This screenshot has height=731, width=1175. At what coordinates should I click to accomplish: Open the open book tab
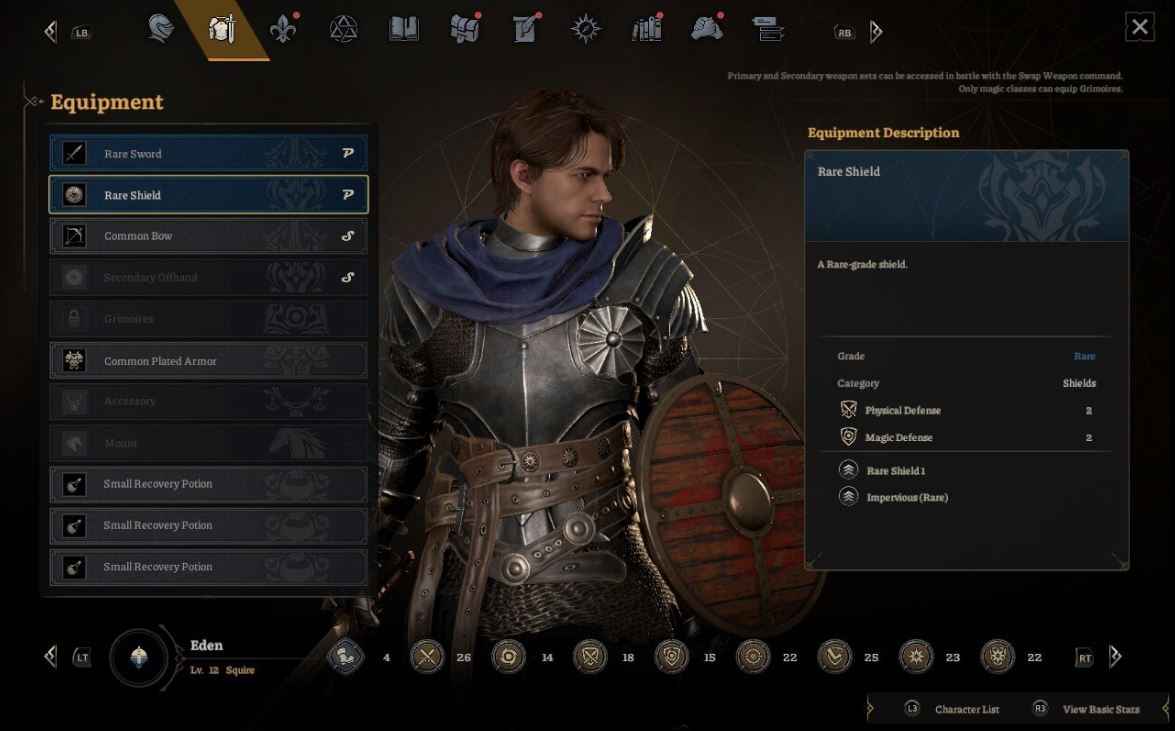coord(403,29)
